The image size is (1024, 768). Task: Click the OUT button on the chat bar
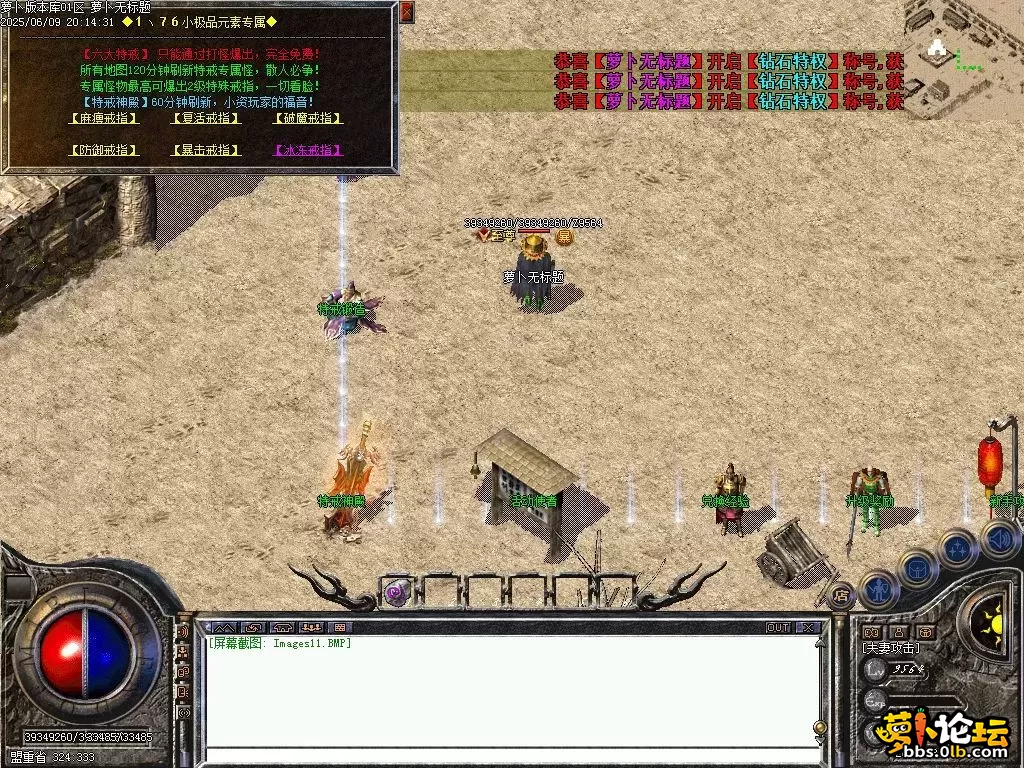pyautogui.click(x=777, y=628)
